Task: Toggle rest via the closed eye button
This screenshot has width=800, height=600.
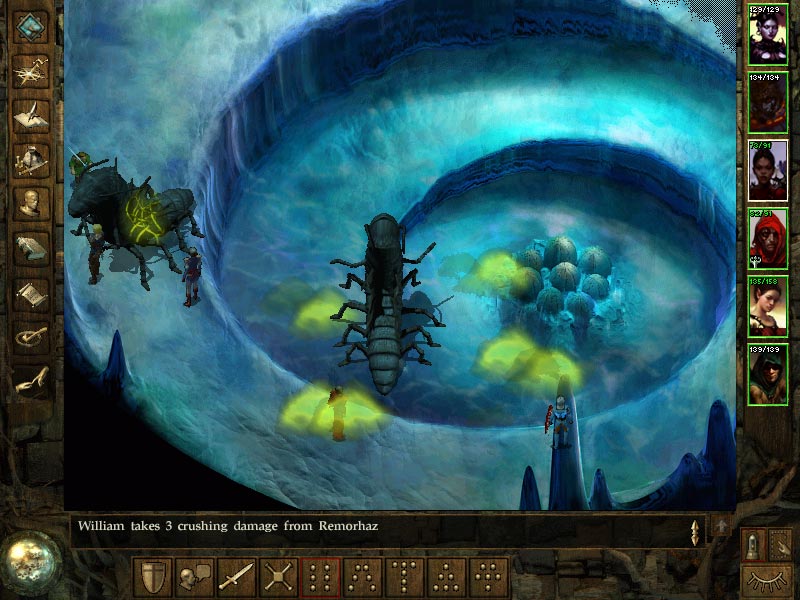Action: 768,578
